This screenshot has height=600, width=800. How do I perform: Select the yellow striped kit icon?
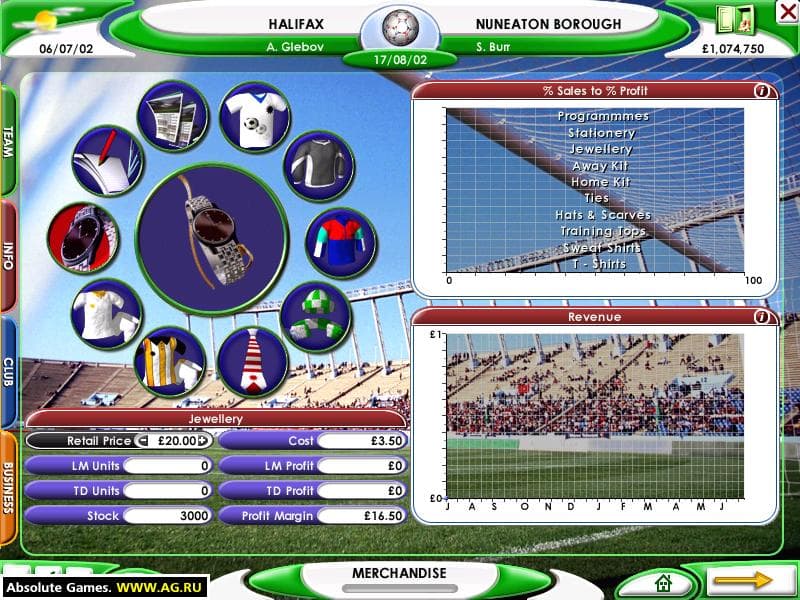[x=169, y=361]
